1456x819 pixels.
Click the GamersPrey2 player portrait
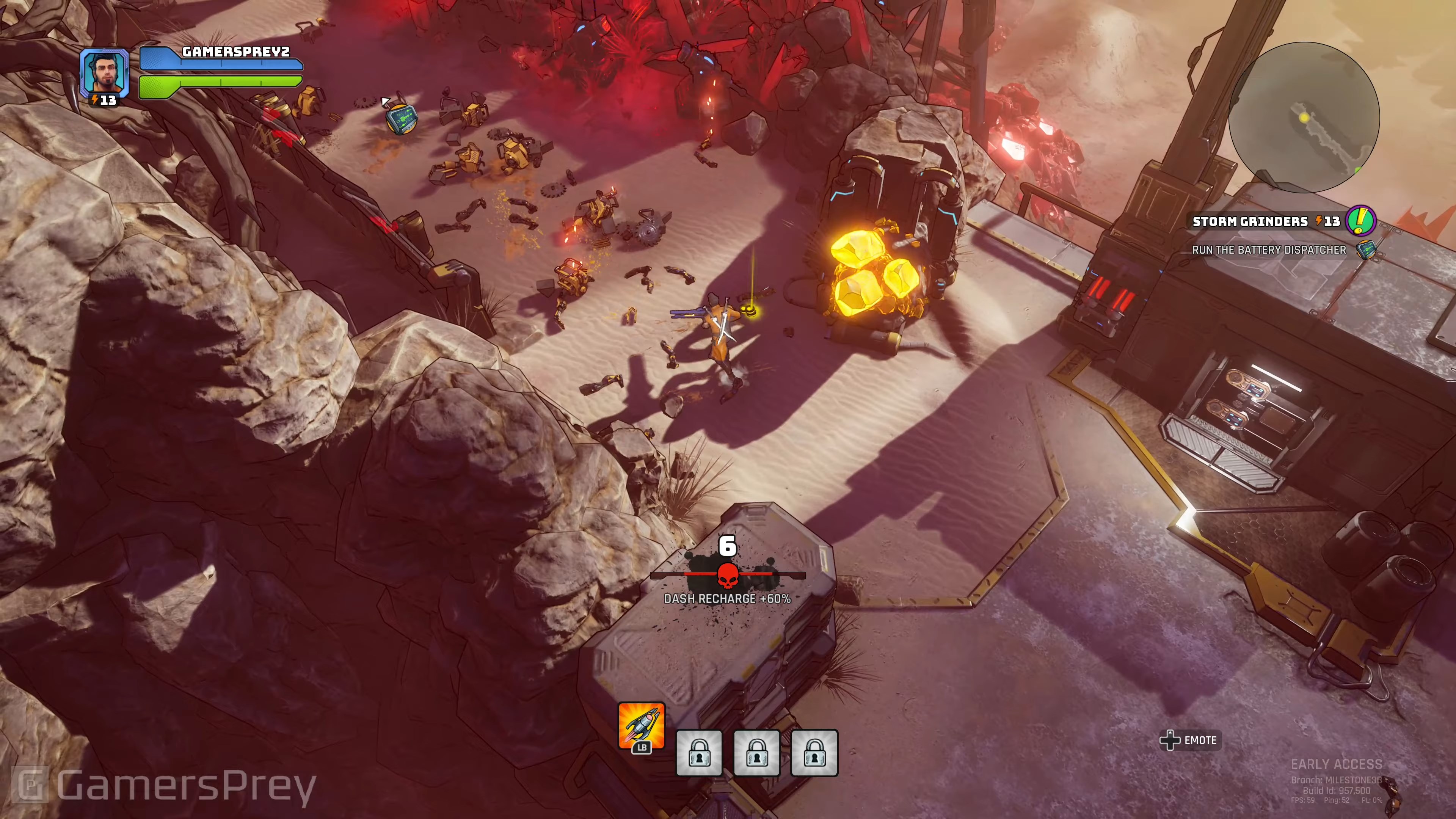(x=104, y=72)
